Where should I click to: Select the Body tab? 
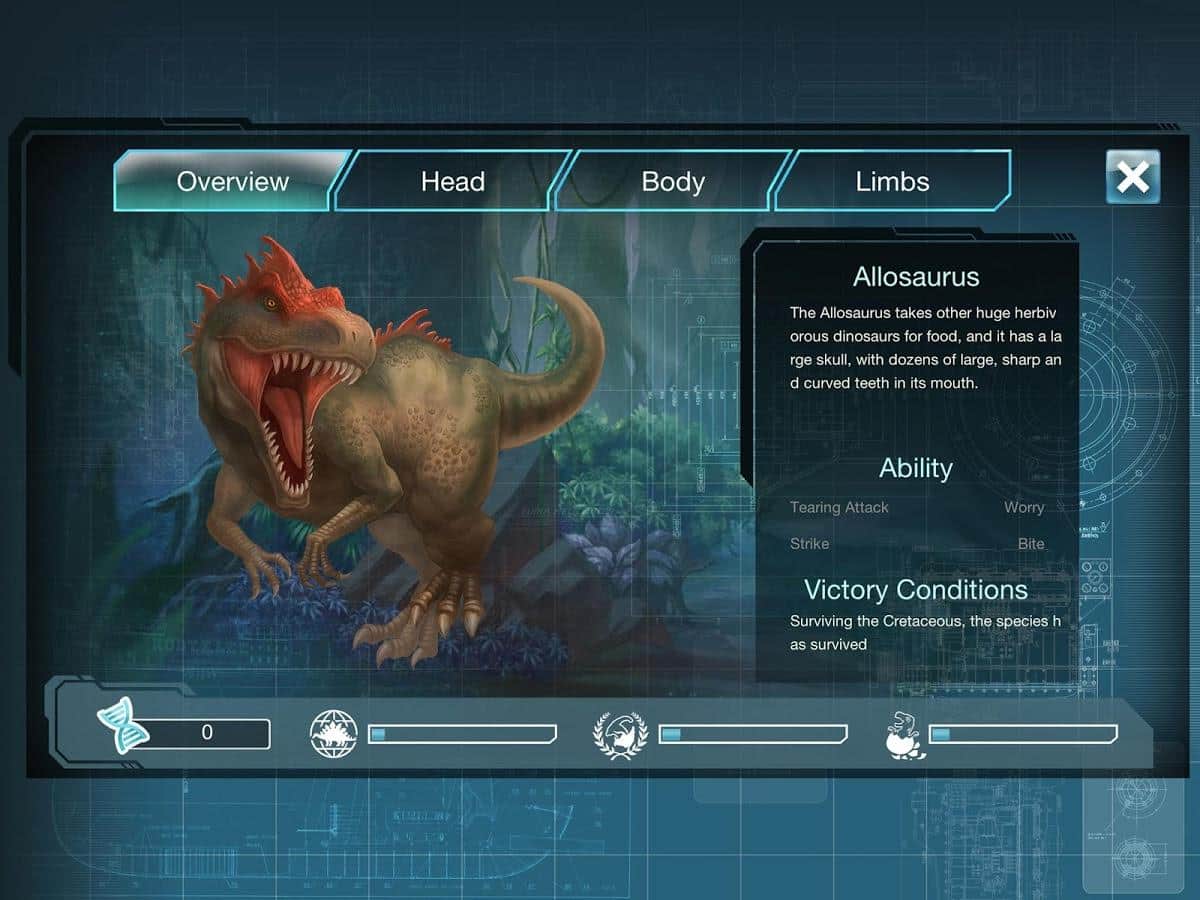[x=673, y=181]
